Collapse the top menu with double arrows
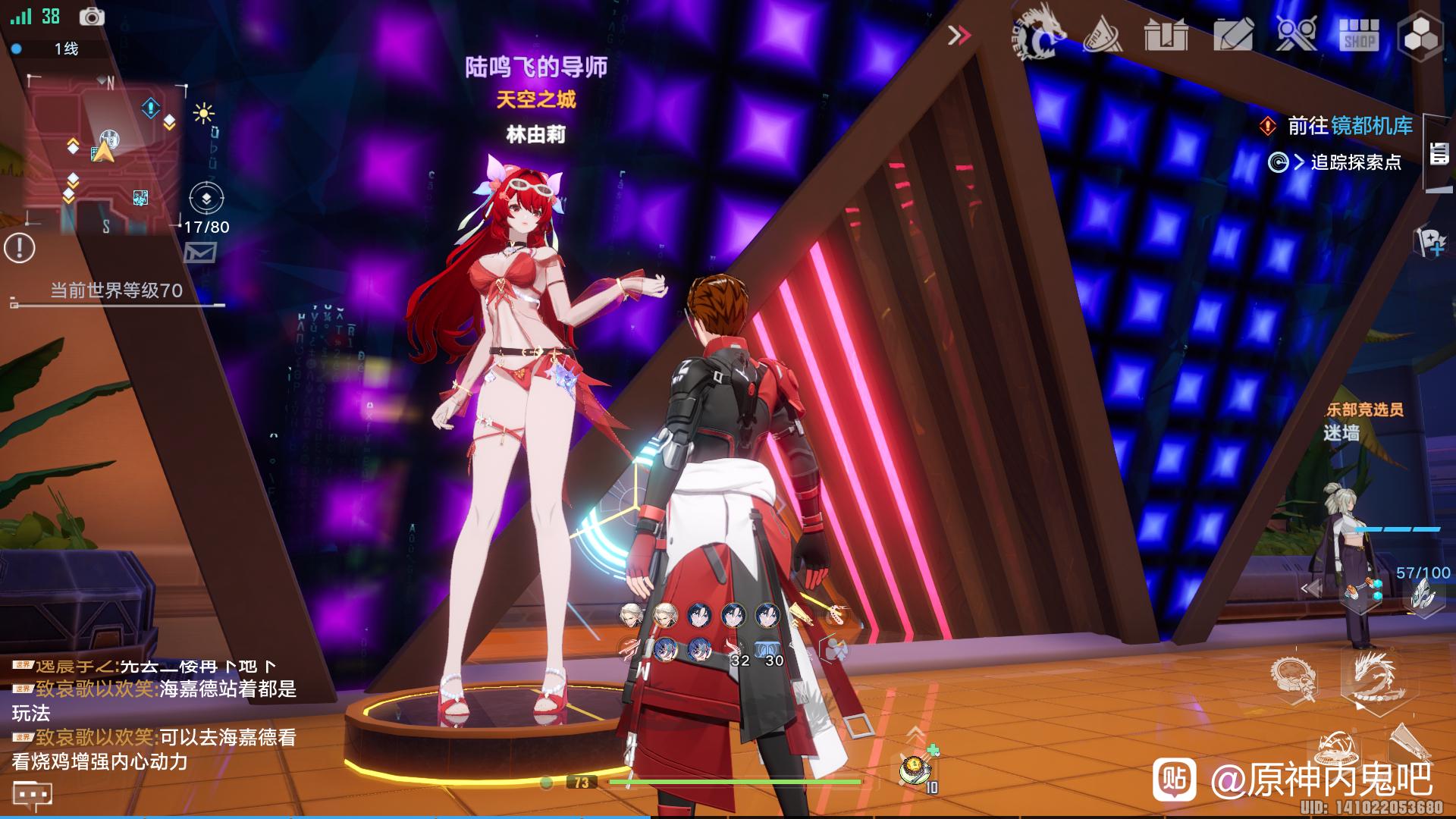Image resolution: width=1456 pixels, height=819 pixels. pyautogui.click(x=960, y=36)
